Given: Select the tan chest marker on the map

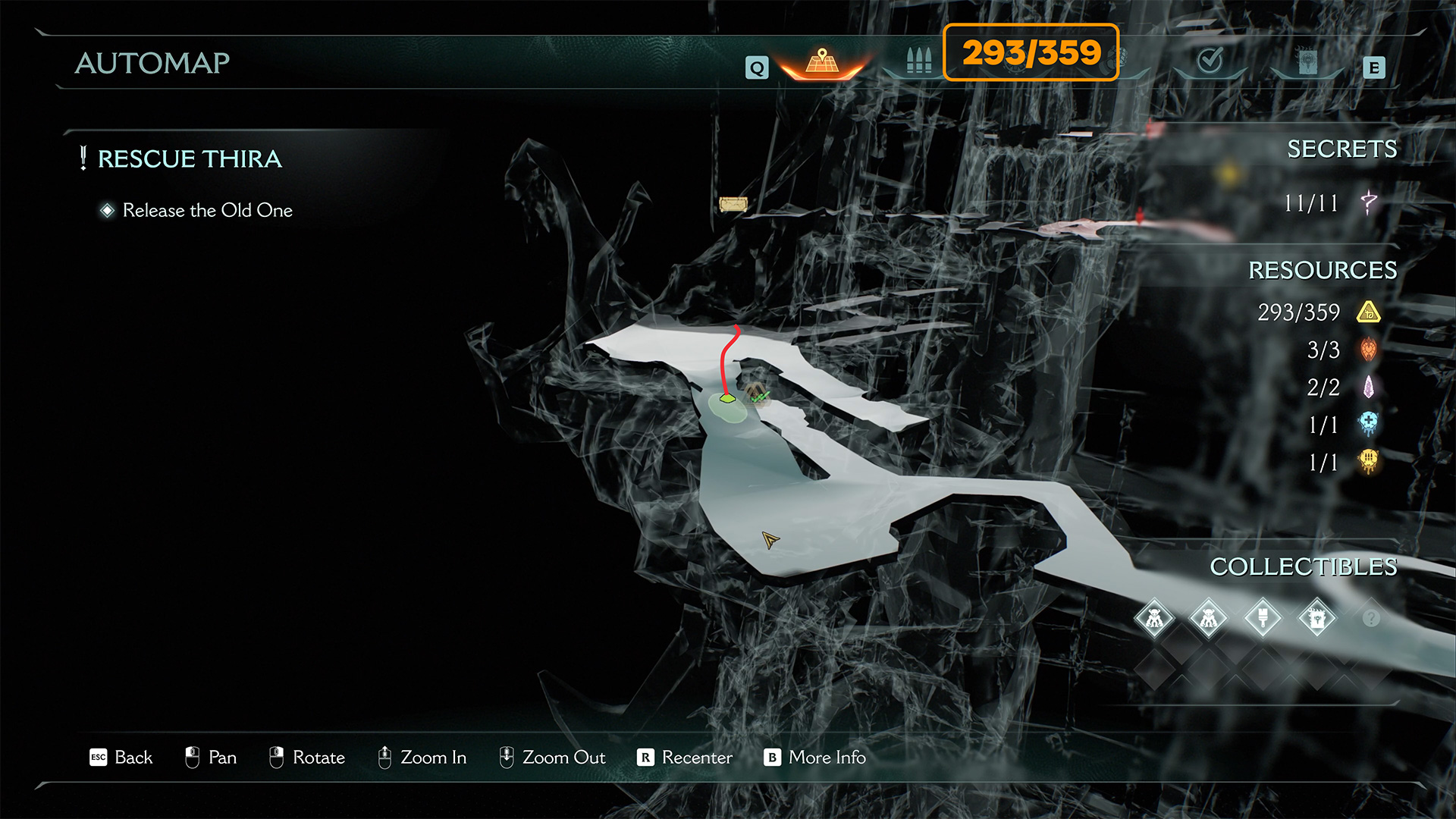Looking at the screenshot, I should [x=733, y=204].
